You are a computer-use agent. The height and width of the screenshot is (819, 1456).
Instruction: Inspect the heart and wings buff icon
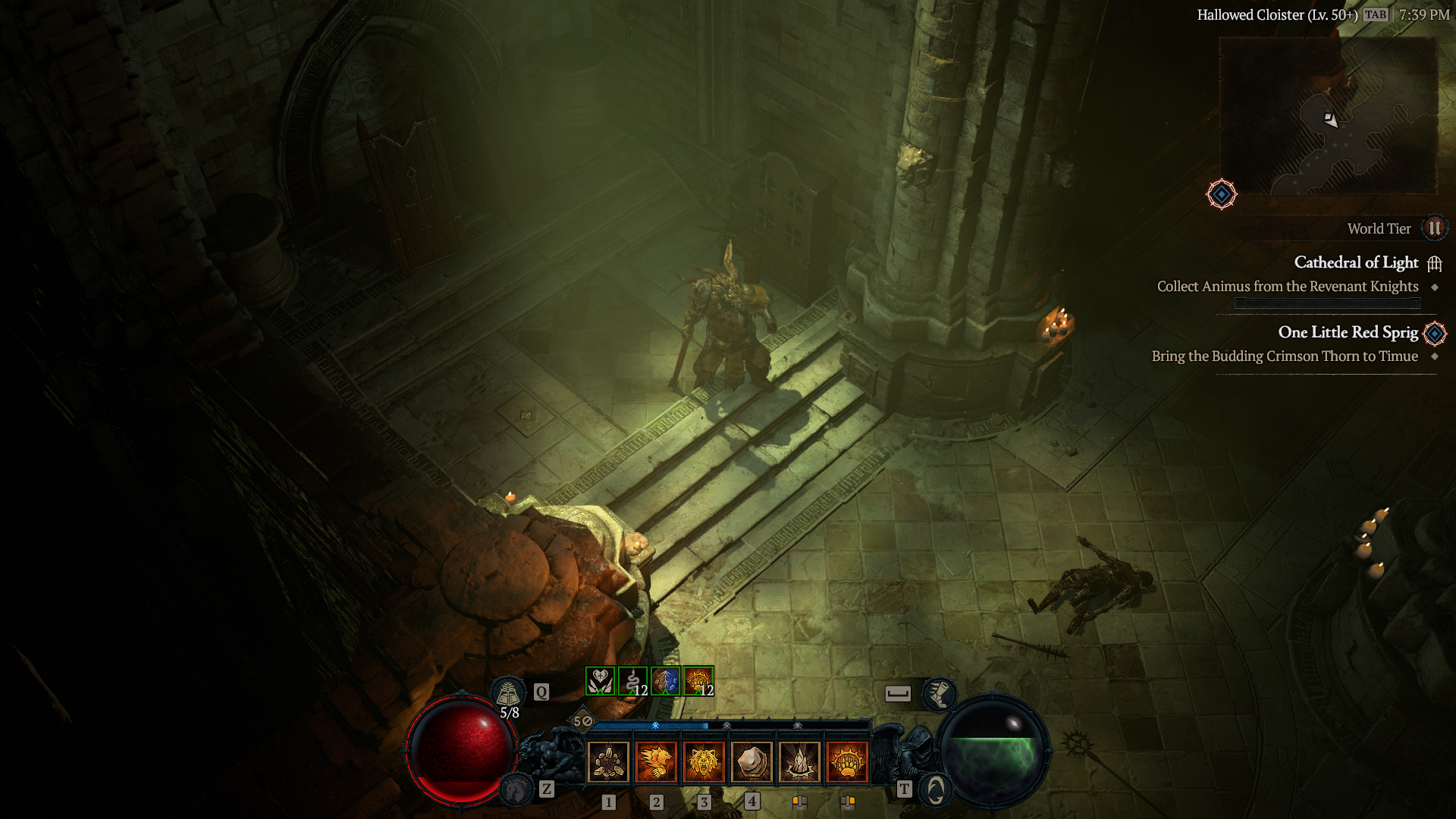pos(600,681)
